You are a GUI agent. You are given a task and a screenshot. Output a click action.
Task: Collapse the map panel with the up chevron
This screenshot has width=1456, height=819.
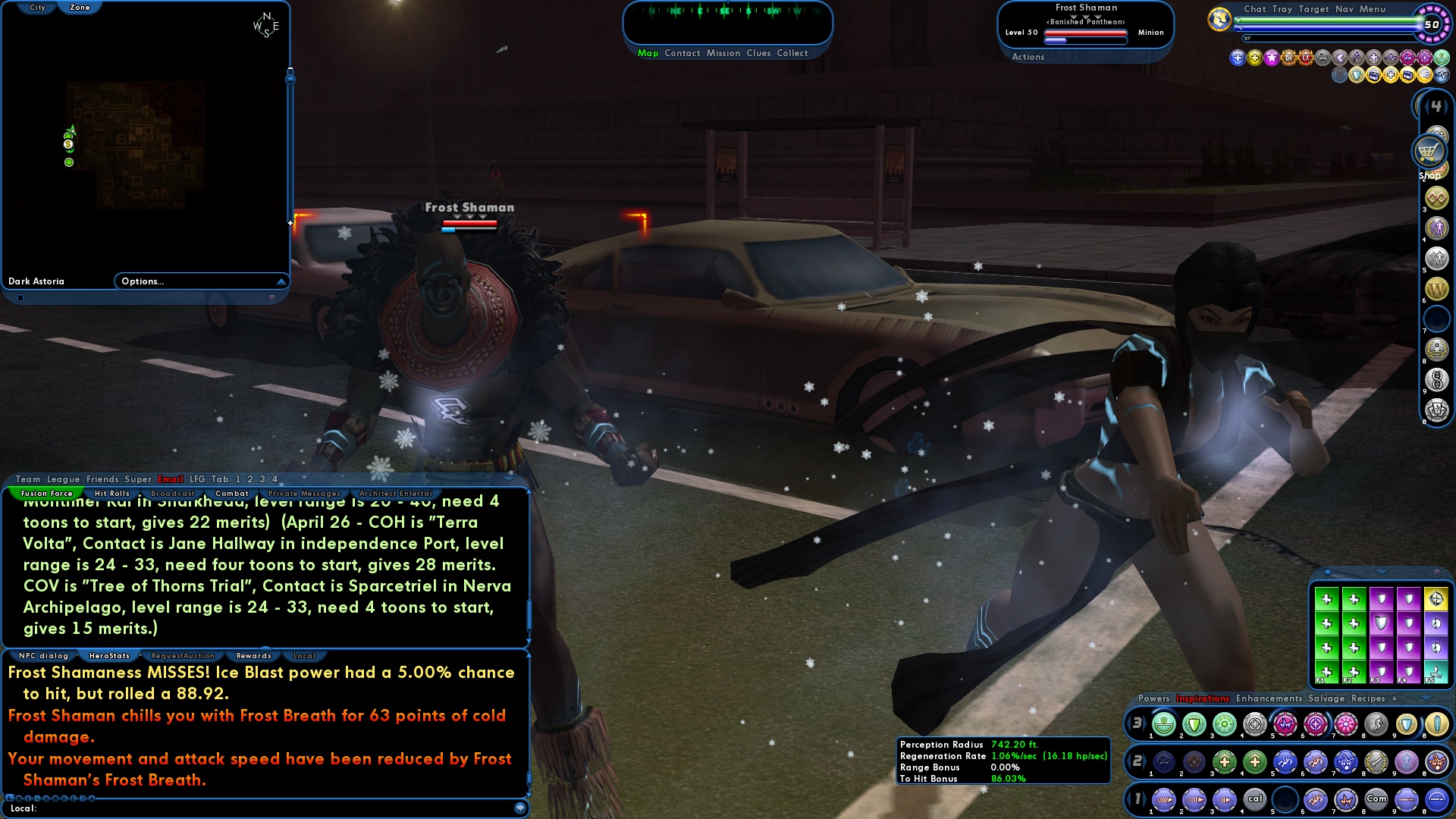281,281
